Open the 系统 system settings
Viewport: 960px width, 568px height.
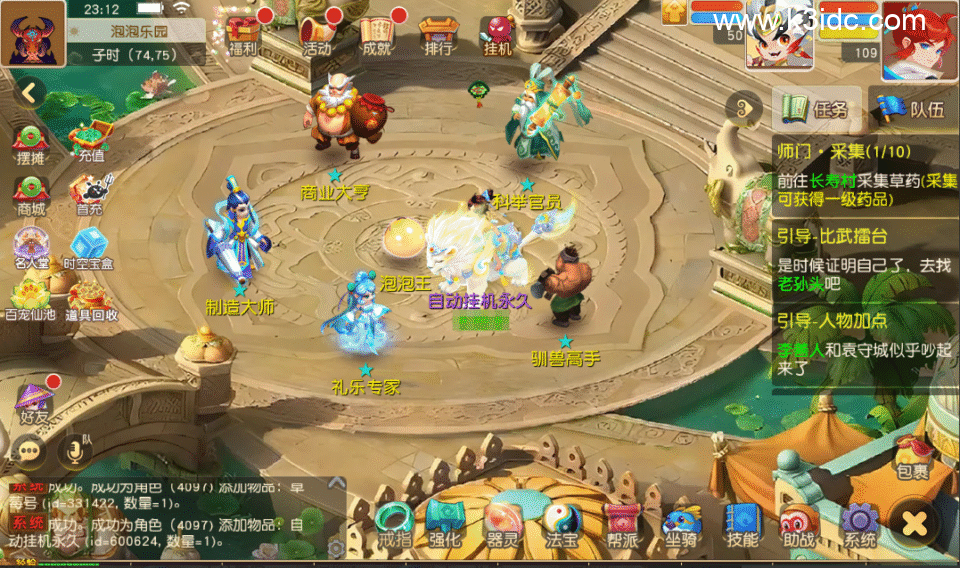[x=860, y=524]
